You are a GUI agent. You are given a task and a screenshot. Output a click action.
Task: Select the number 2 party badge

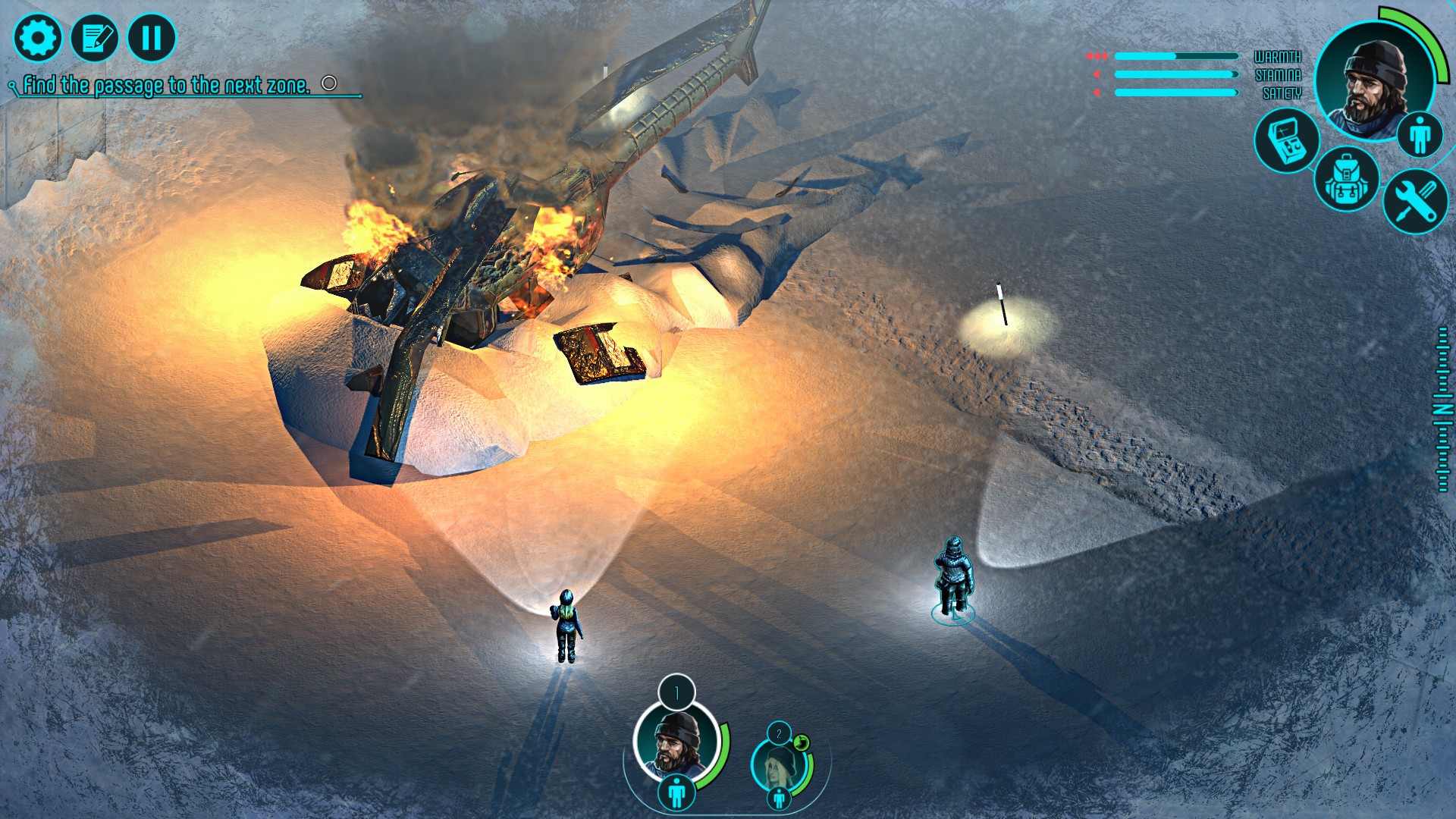click(779, 735)
